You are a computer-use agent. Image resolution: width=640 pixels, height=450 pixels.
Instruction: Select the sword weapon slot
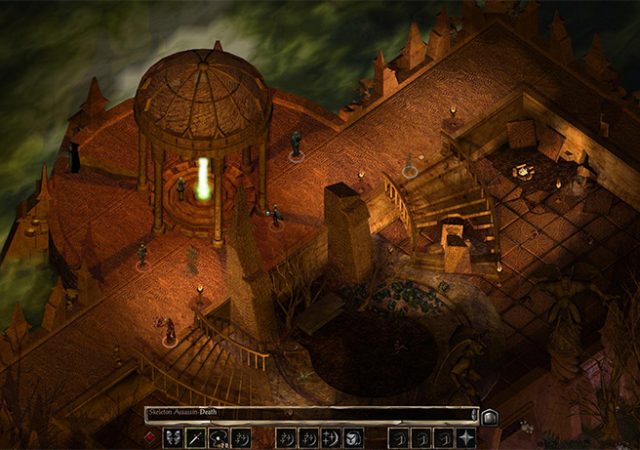196,438
